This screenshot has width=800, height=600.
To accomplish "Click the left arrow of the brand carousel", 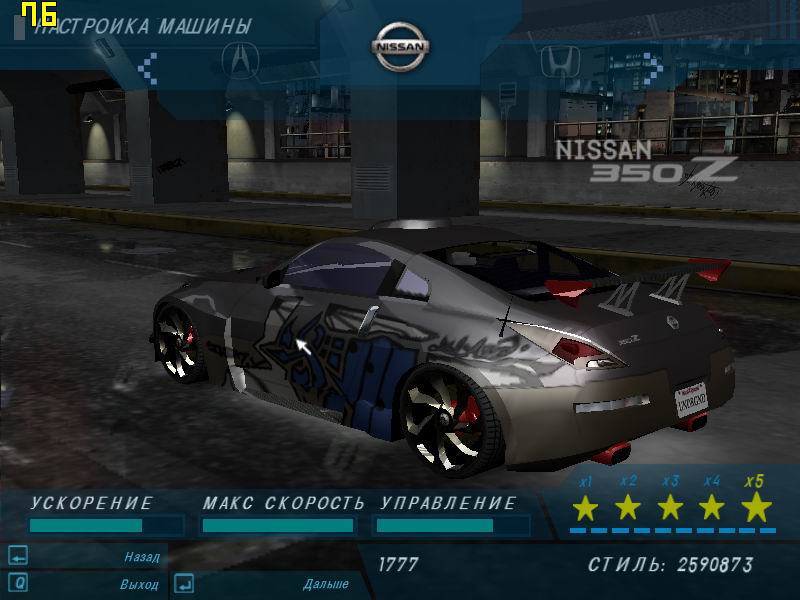I will pos(148,67).
